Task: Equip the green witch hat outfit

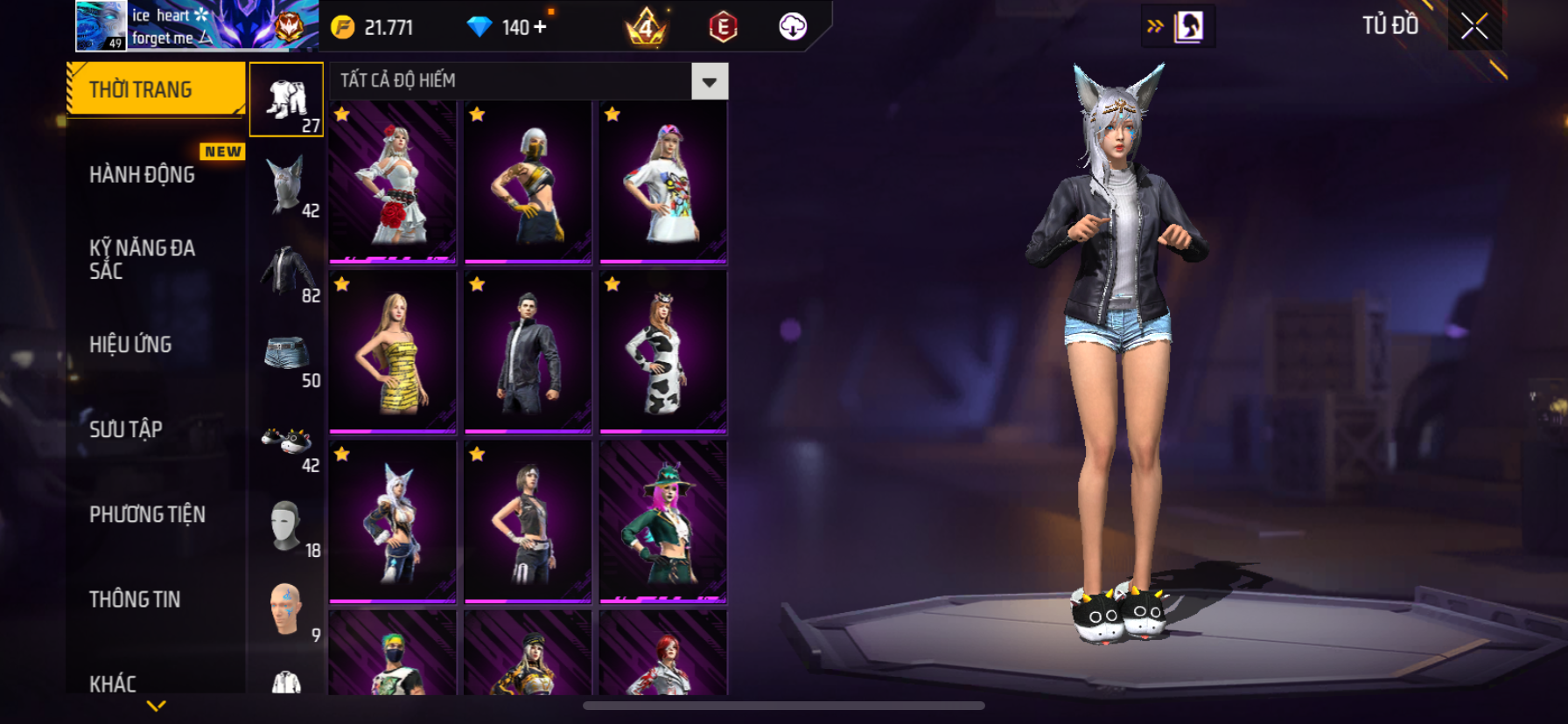Action: 663,522
